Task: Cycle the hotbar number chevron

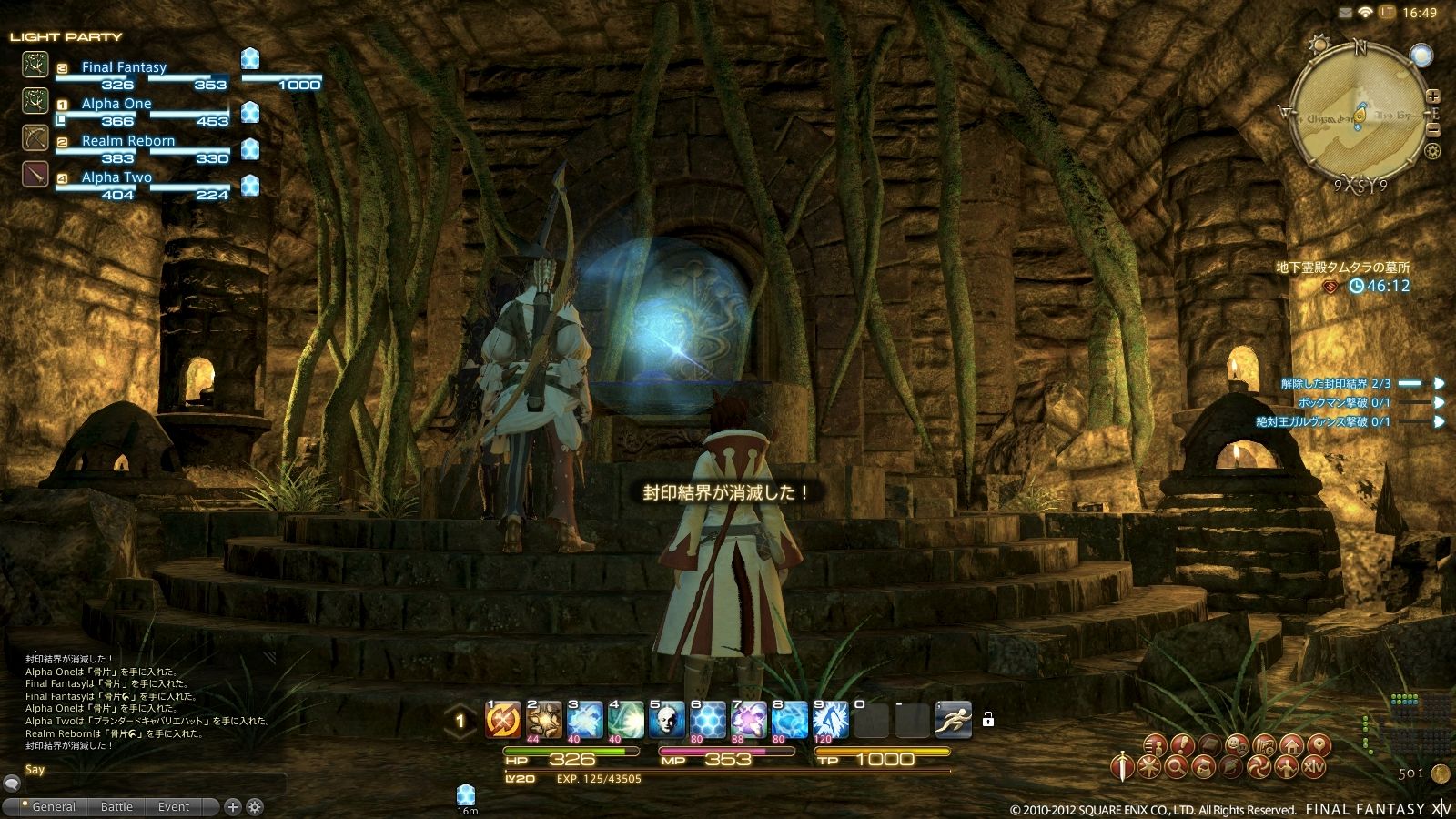Action: [x=459, y=720]
